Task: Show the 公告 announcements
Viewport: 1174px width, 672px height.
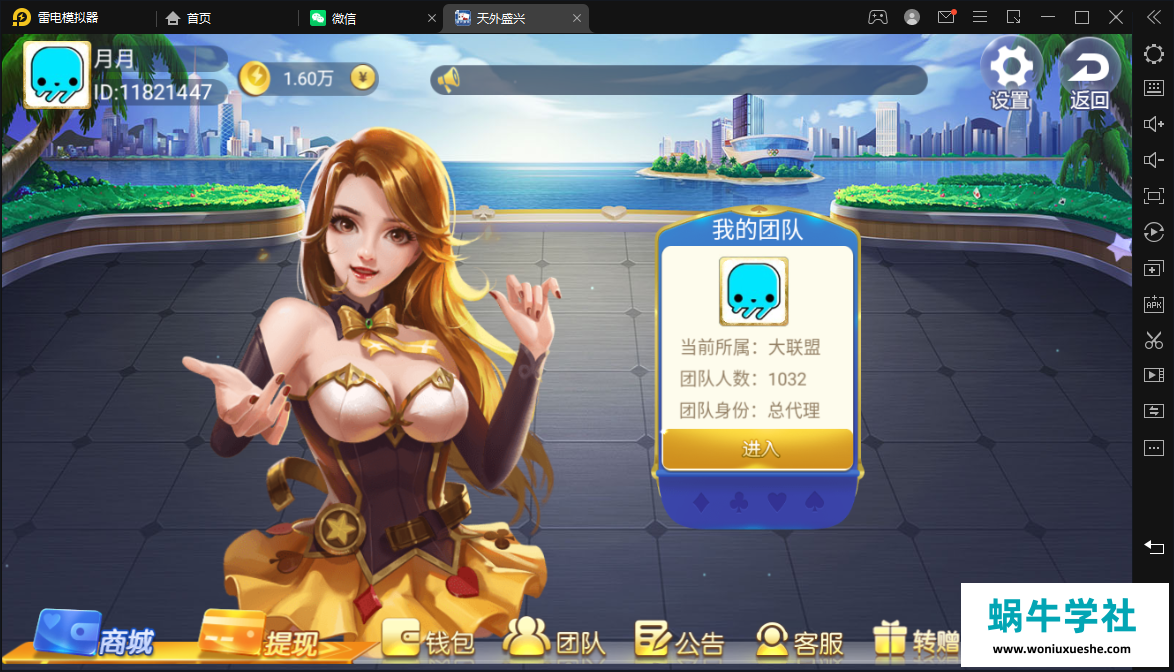Action: [680, 640]
